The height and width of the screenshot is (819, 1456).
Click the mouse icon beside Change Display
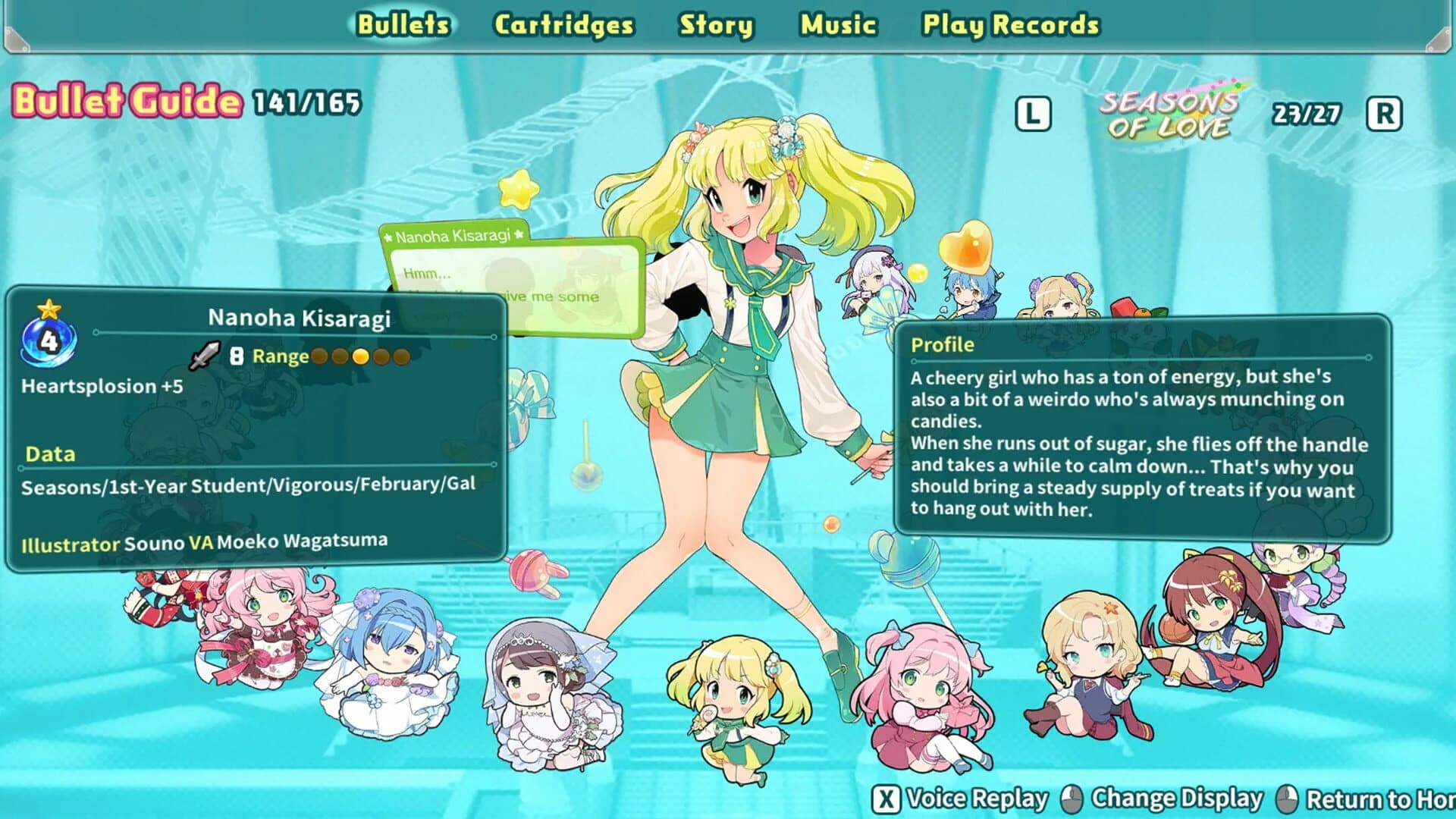pos(1074,799)
